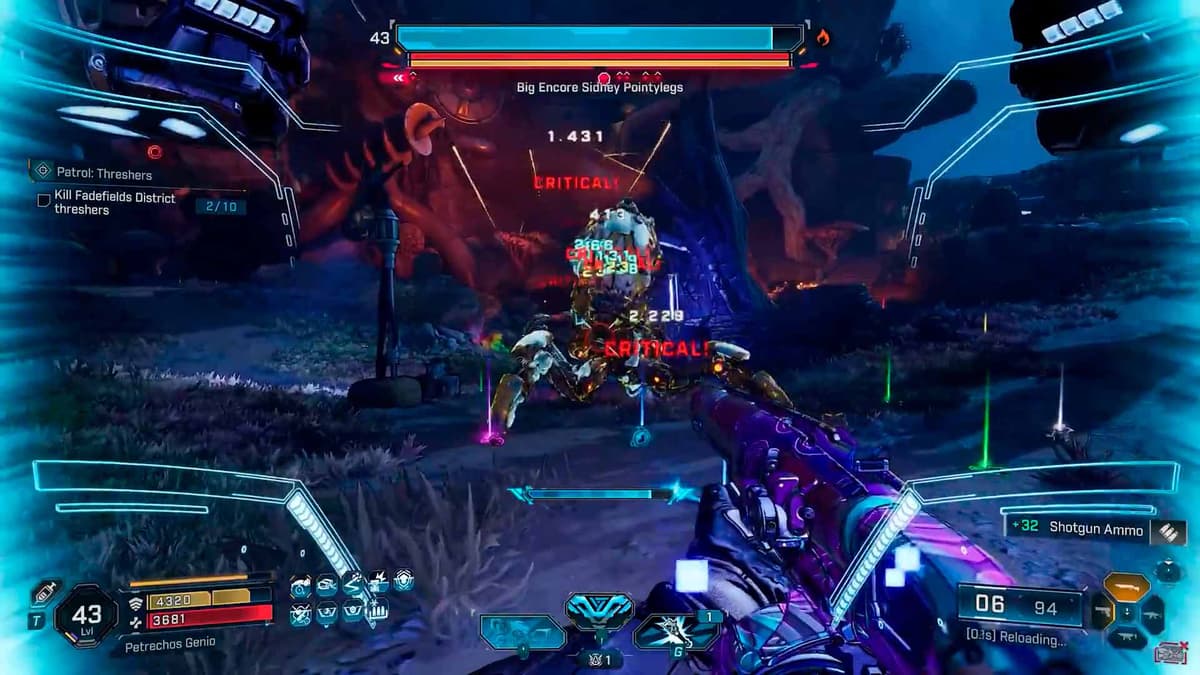Click the crossed-out connection icon in corner
Image resolution: width=1200 pixels, height=675 pixels.
coord(1170,654)
